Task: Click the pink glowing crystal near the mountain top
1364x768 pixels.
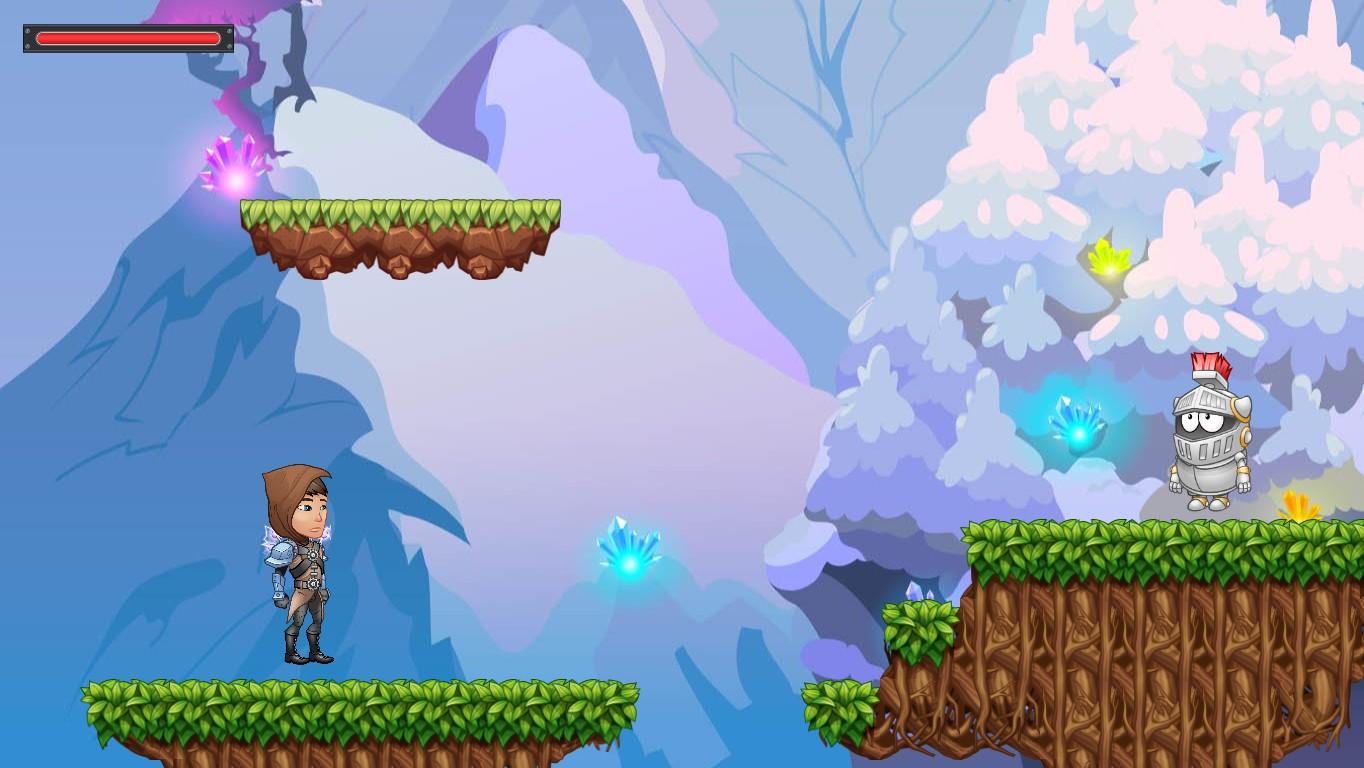Action: [237, 163]
